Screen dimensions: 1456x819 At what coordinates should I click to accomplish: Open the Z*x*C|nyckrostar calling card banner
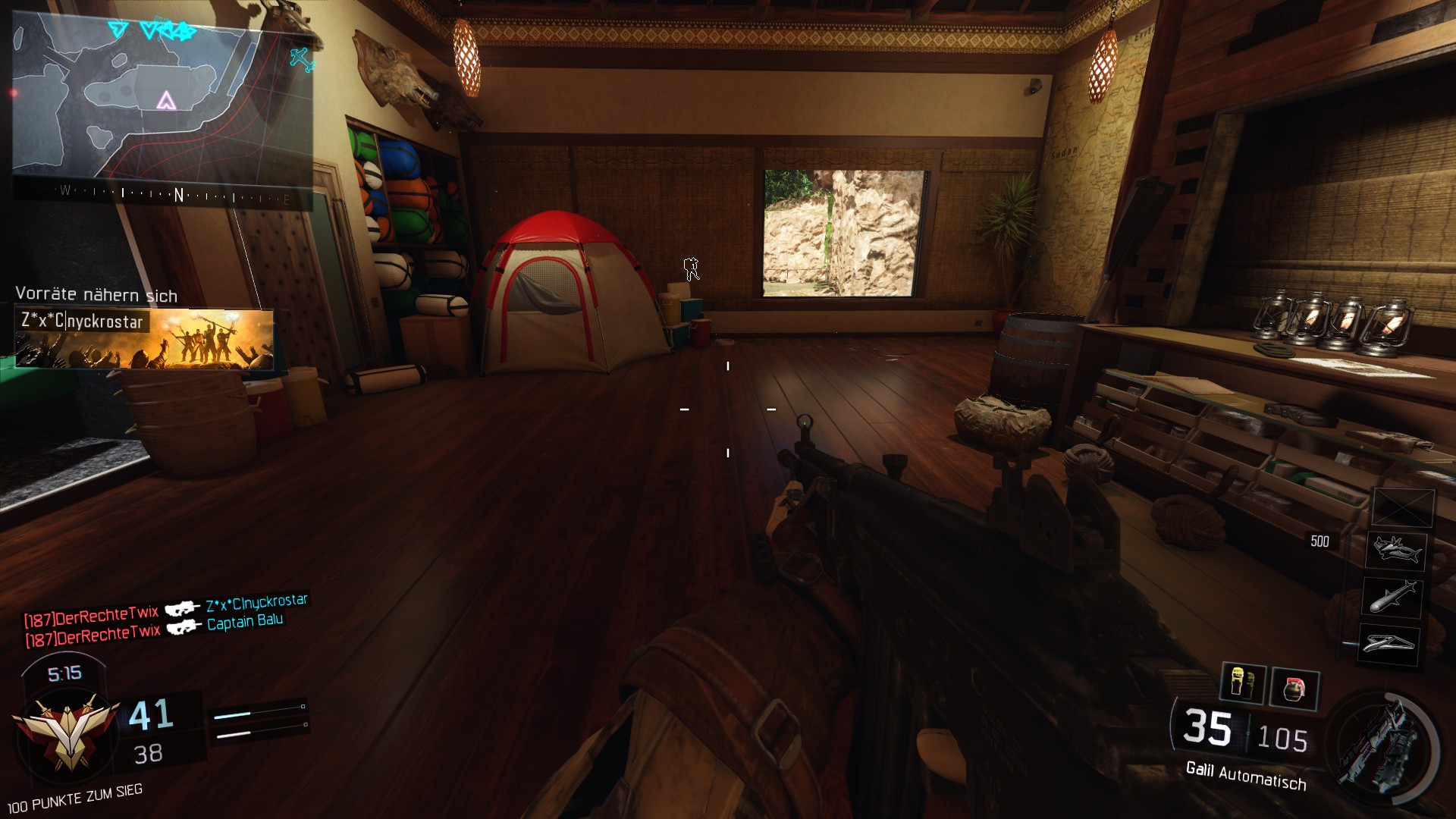click(144, 339)
